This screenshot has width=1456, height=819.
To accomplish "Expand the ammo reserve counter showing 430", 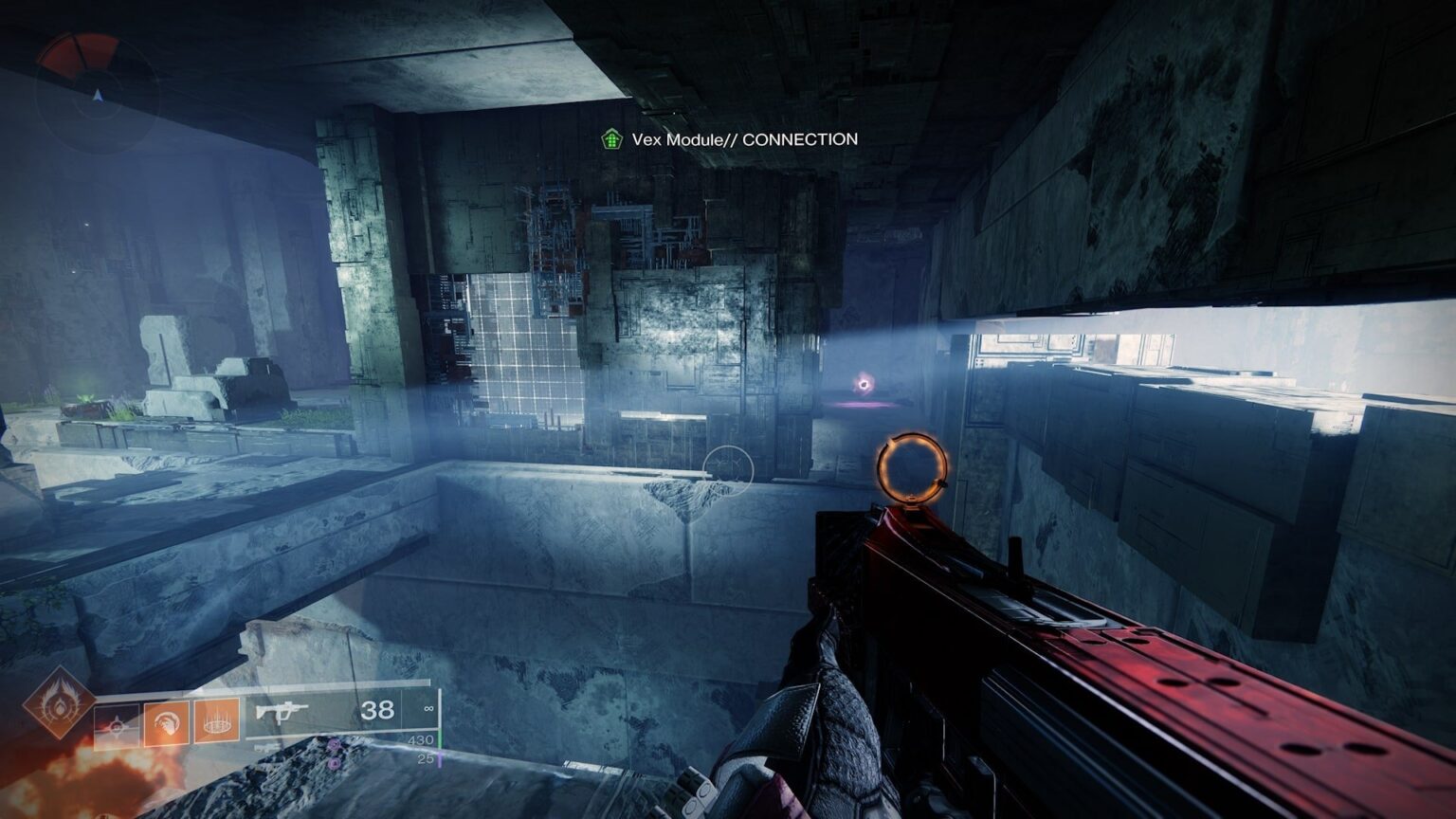I will click(x=421, y=738).
